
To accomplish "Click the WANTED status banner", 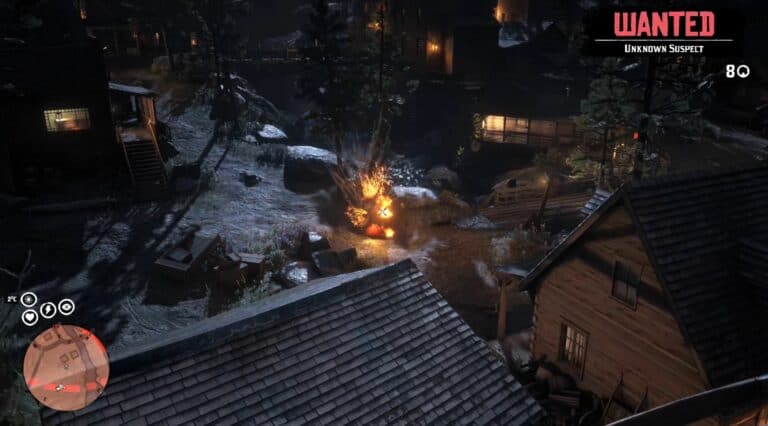I will [x=663, y=24].
